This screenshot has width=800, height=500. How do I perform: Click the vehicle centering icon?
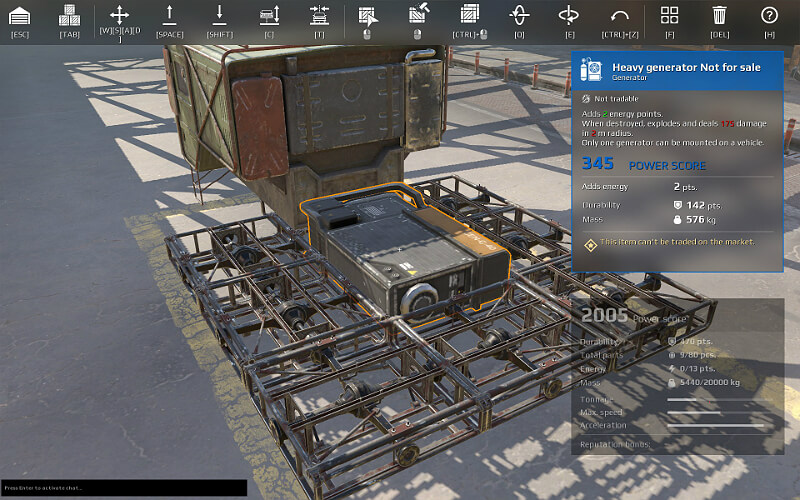(x=319, y=15)
